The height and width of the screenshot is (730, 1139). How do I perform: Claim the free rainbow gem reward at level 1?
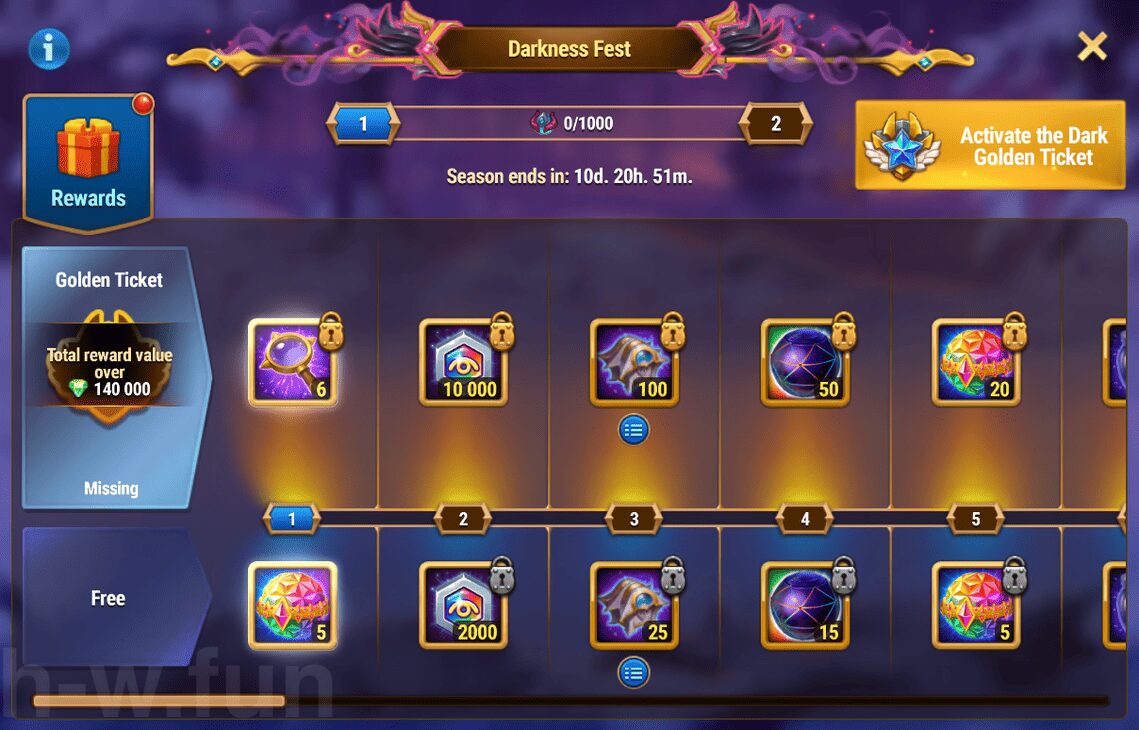pyautogui.click(x=292, y=605)
